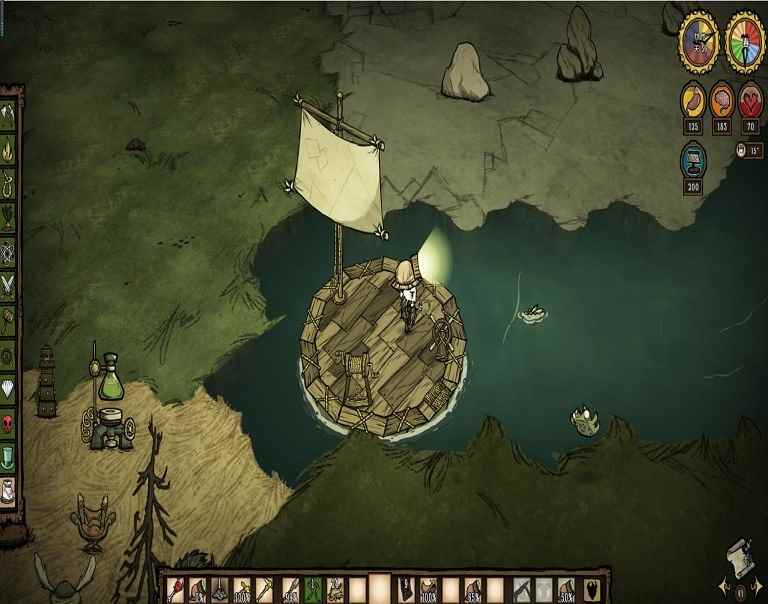Select the inventory item at 35% durability

pyautogui.click(x=472, y=590)
